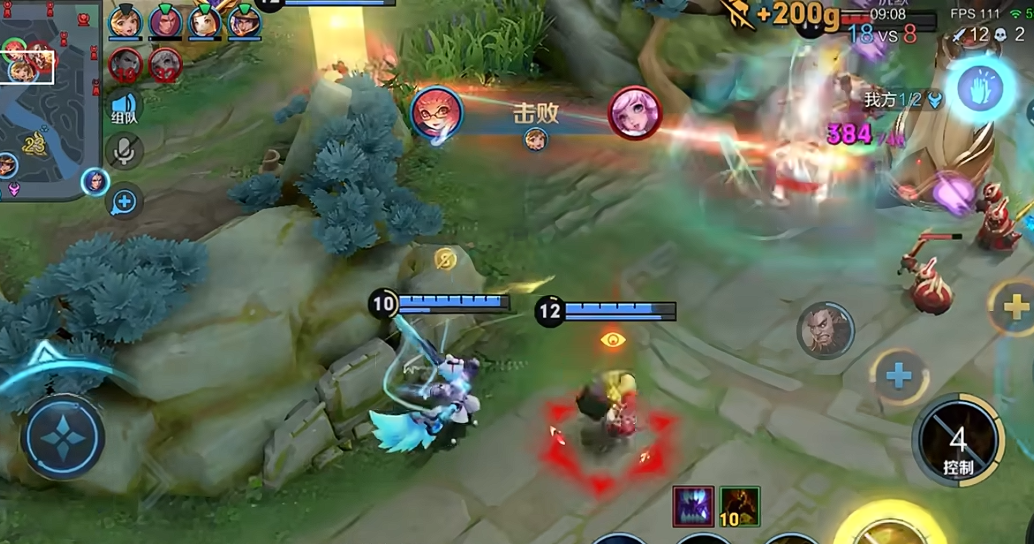Tap the buff icon showing 10 stacks

point(740,505)
